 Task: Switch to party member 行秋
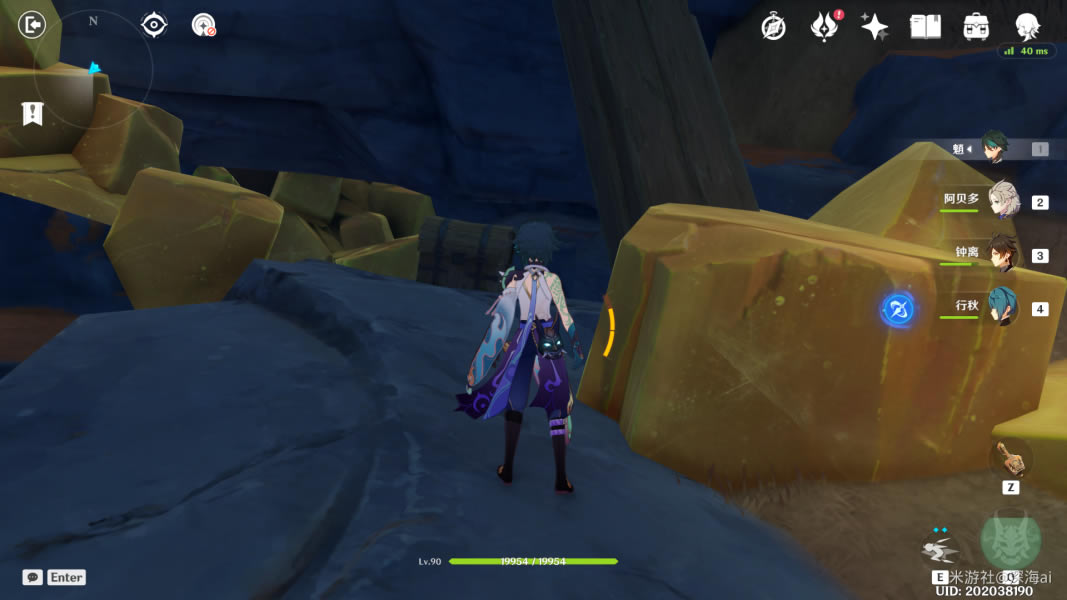(1002, 306)
